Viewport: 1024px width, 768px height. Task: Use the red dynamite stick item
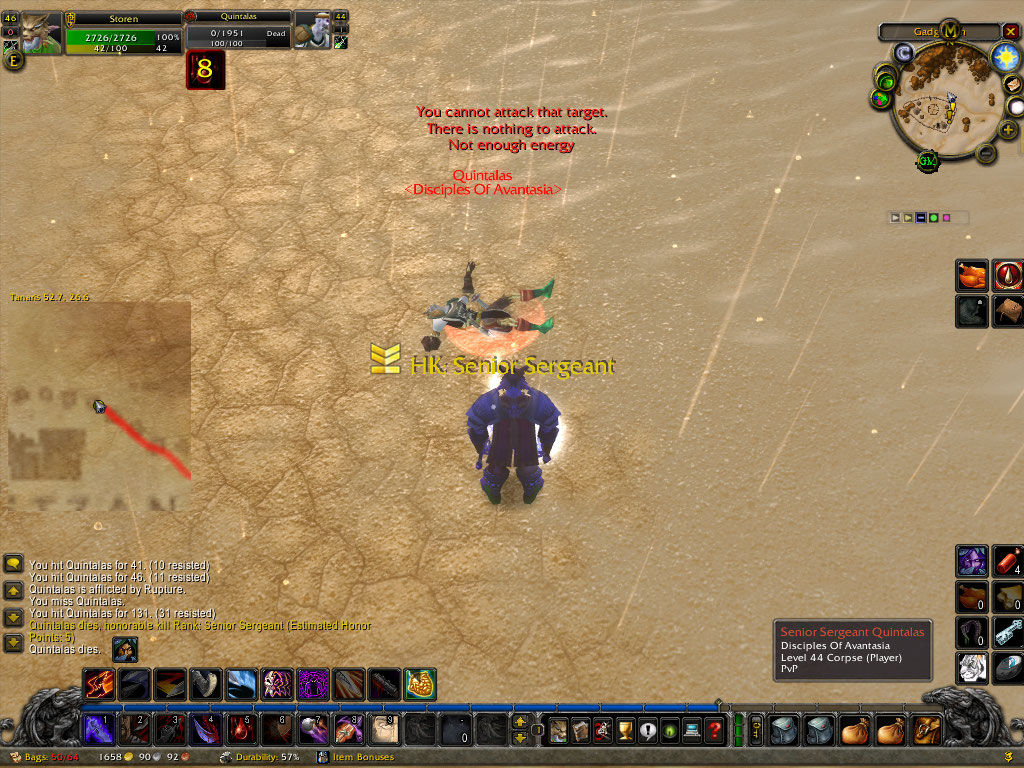(1008, 562)
